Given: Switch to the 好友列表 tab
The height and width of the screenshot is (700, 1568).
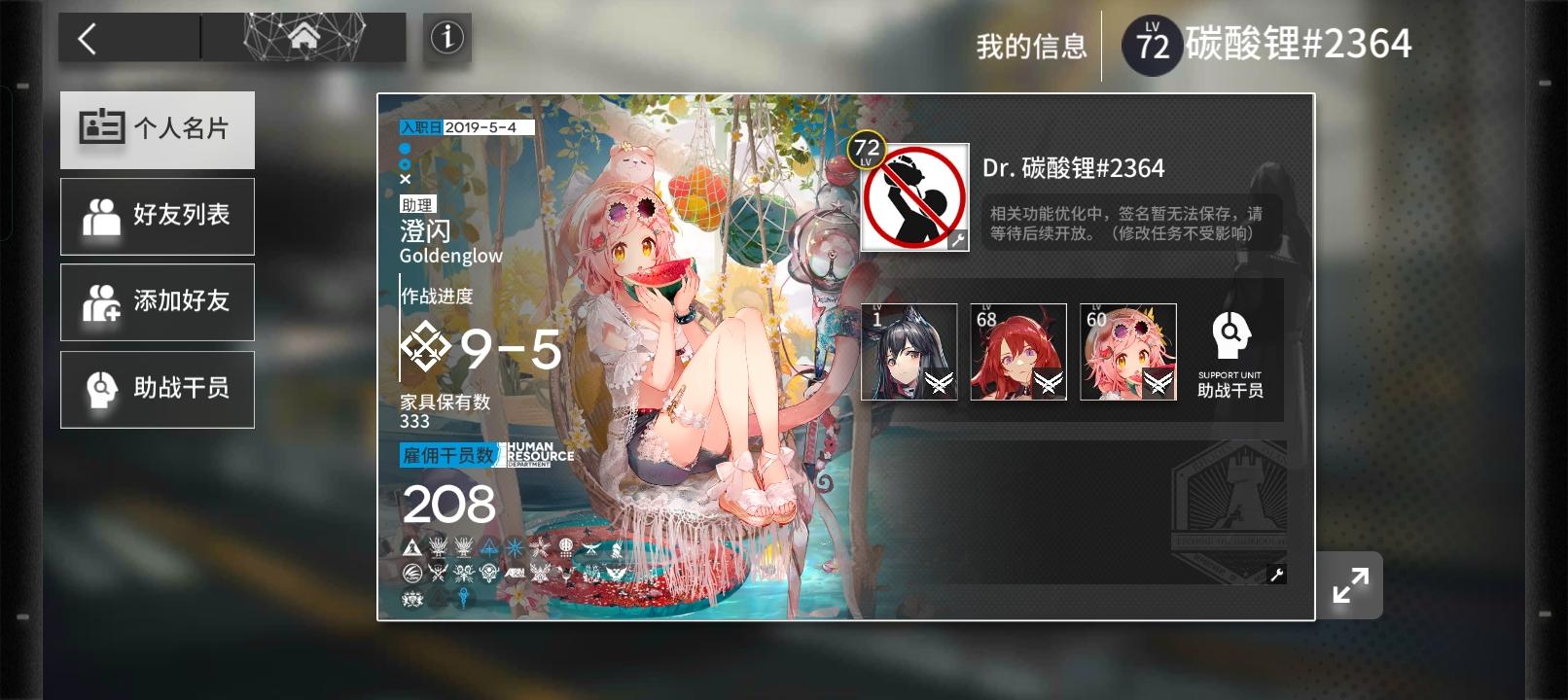Looking at the screenshot, I should click(x=157, y=216).
